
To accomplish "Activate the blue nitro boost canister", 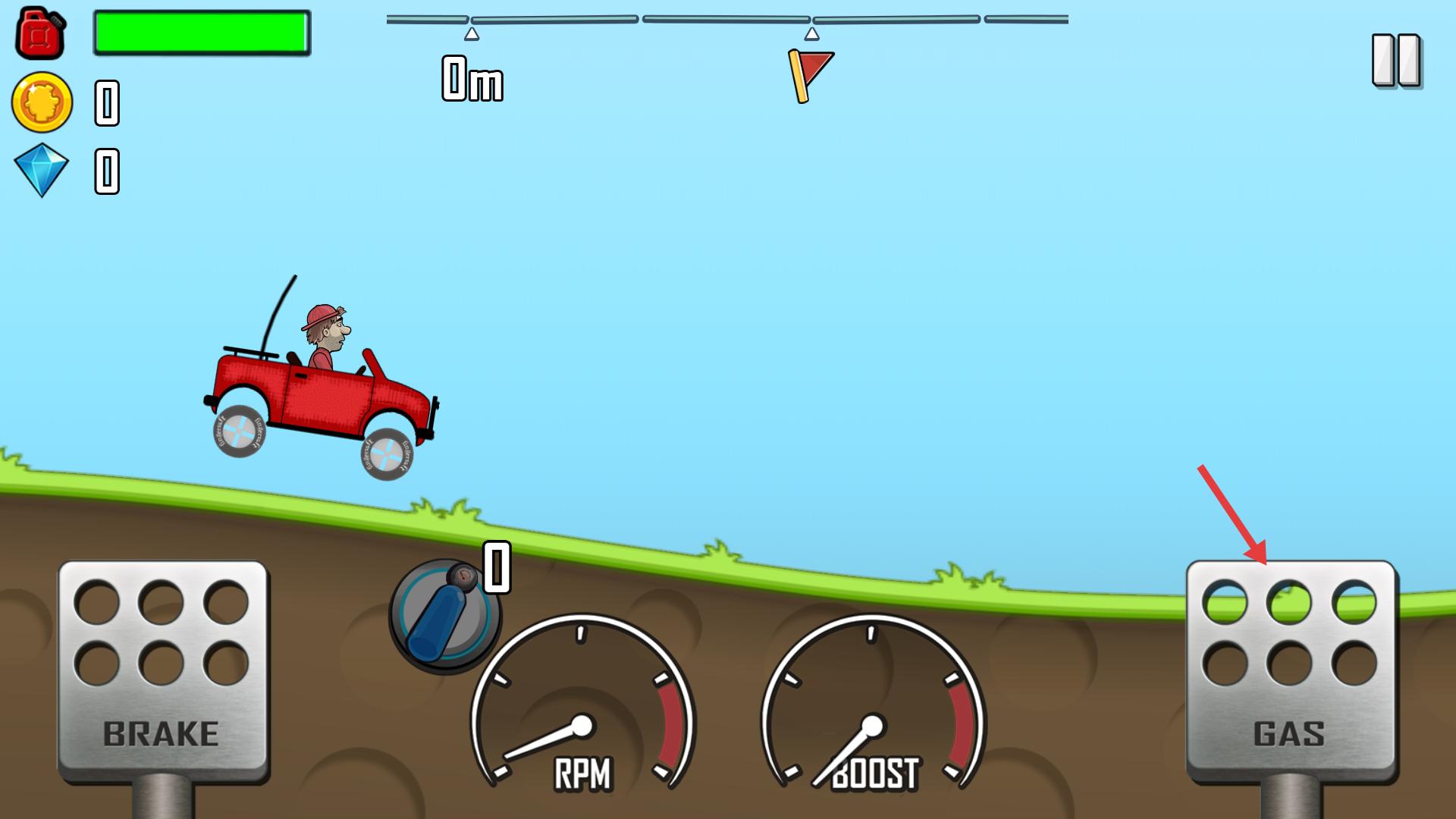I will point(444,616).
